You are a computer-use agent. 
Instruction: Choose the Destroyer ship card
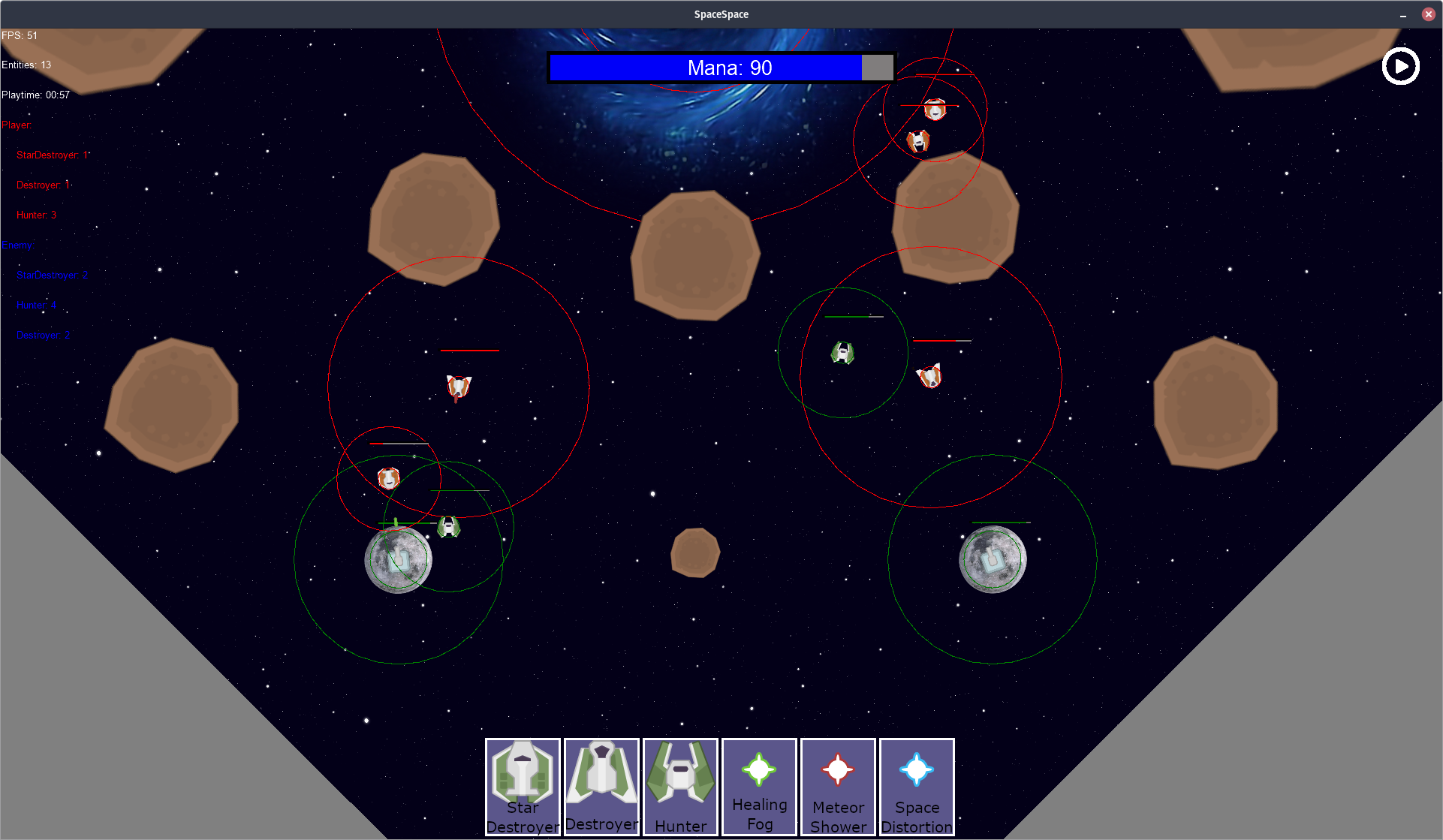pos(601,787)
